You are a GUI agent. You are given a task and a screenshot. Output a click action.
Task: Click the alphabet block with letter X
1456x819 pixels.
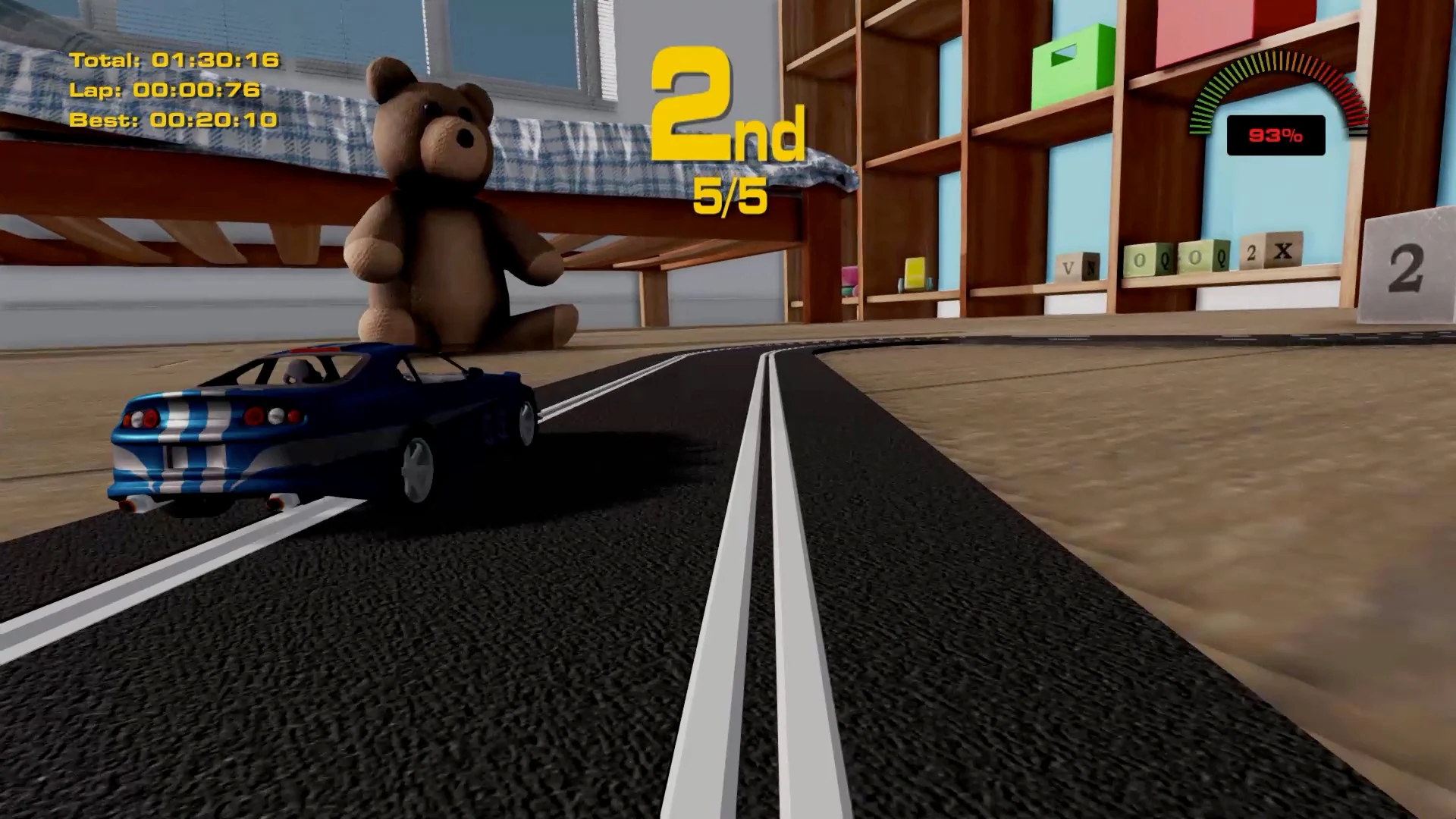click(x=1283, y=251)
